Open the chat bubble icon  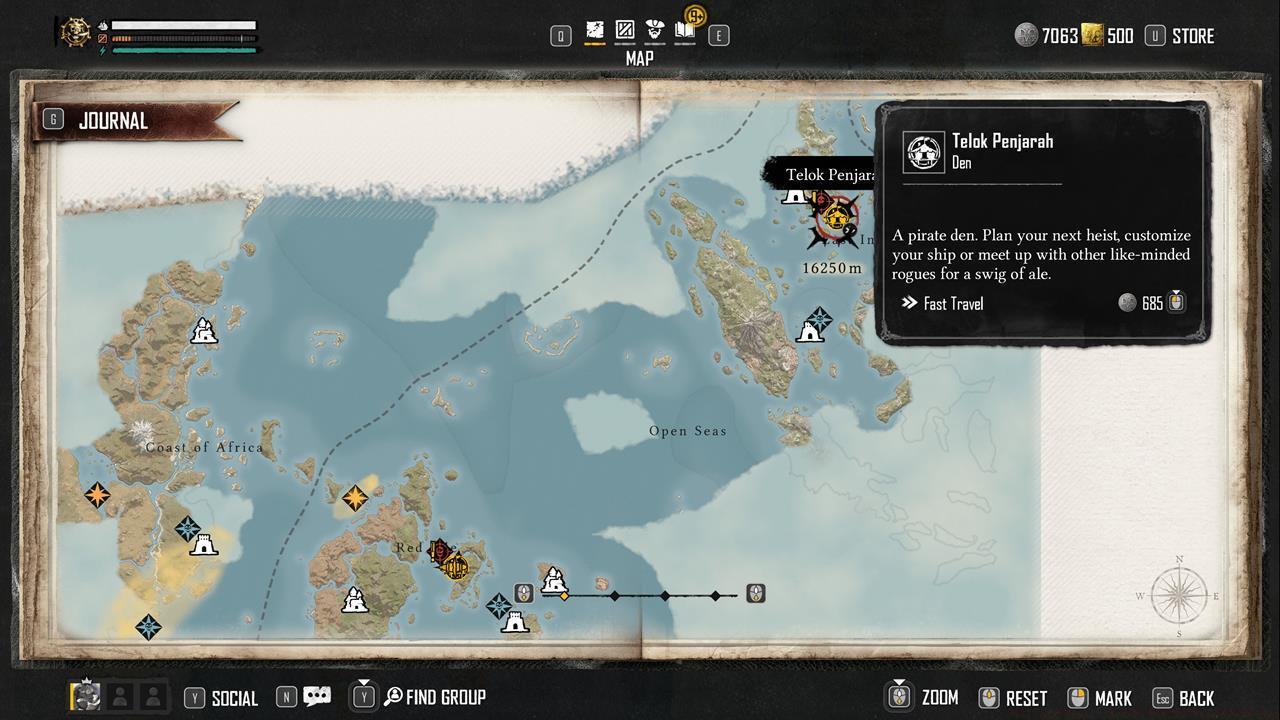point(317,697)
